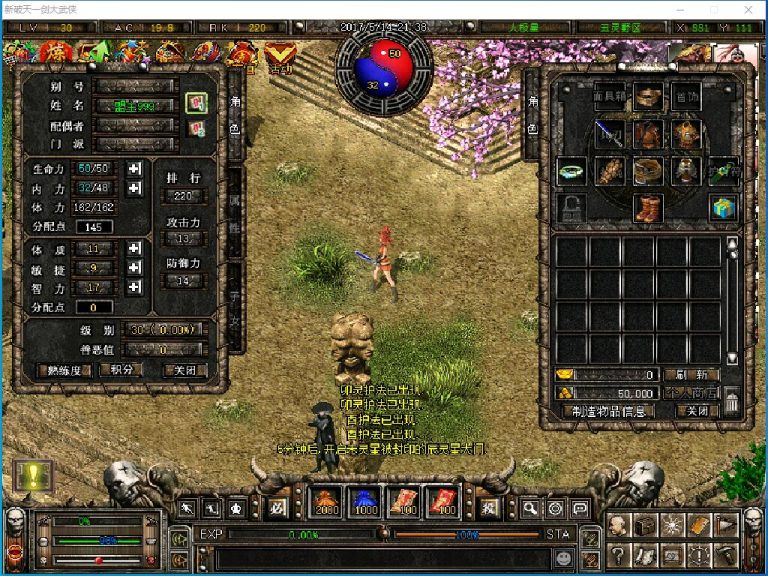Select the equipped boots slot
This screenshot has height=576, width=768.
click(x=648, y=208)
